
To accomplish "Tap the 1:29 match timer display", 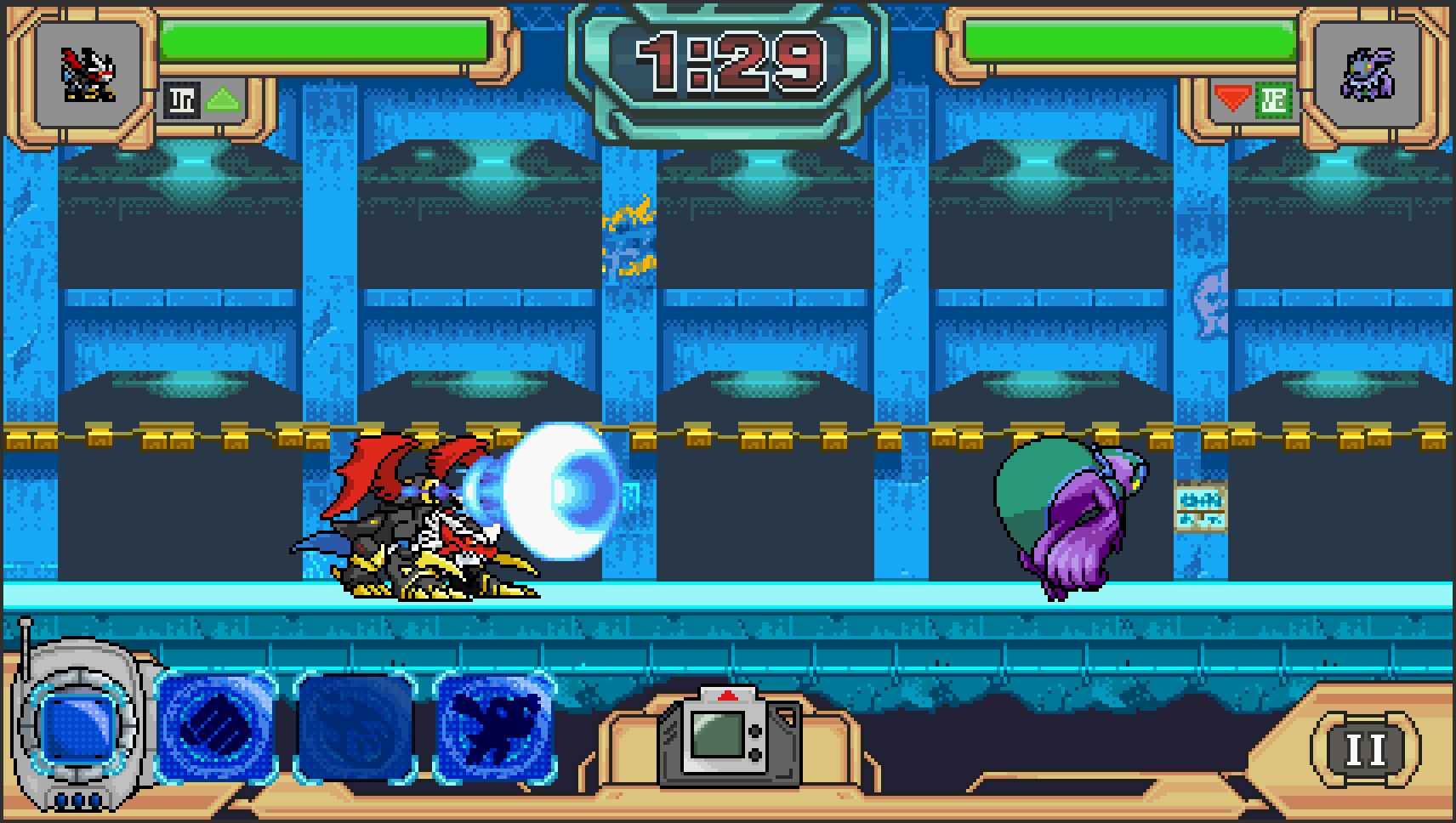I will [730, 60].
